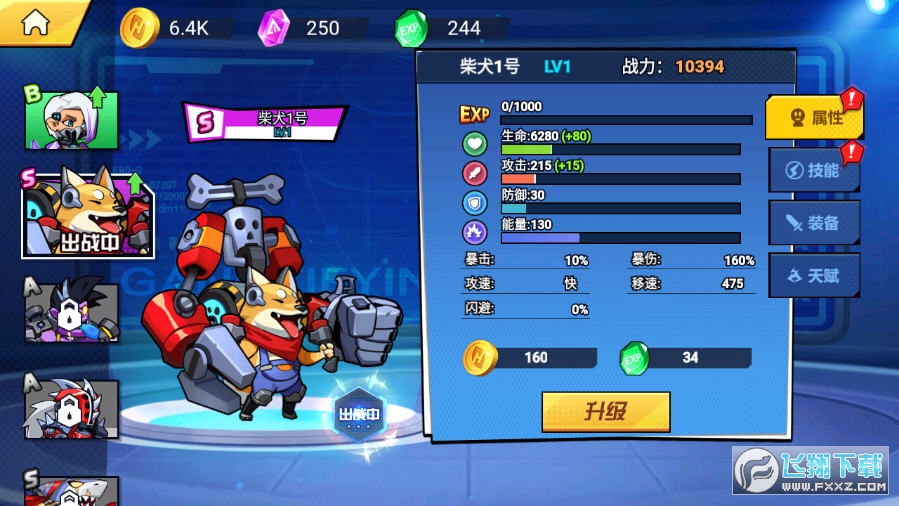This screenshot has height=506, width=899.
Task: Return home via the house button
Action: point(36,23)
